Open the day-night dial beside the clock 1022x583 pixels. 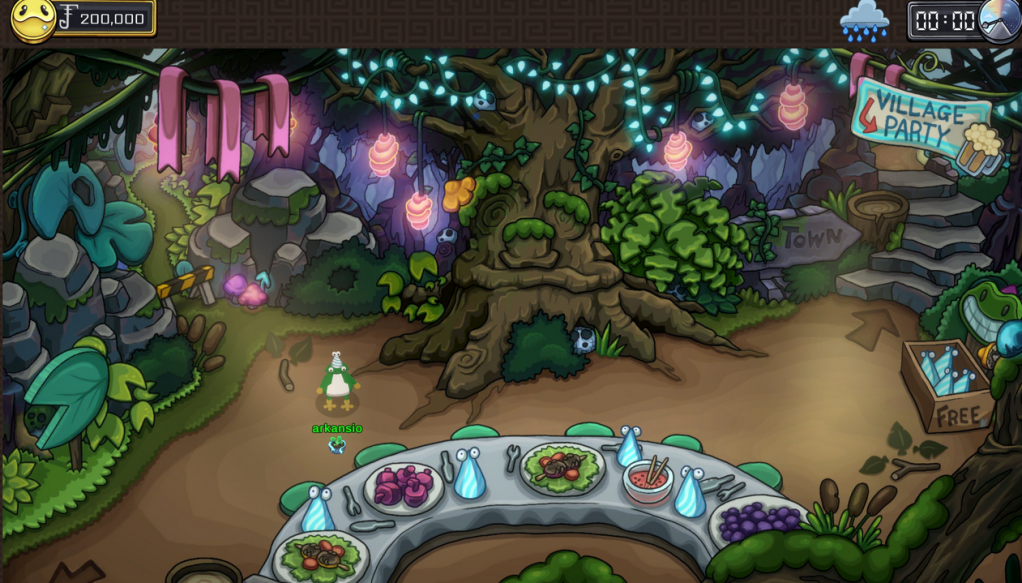999,20
